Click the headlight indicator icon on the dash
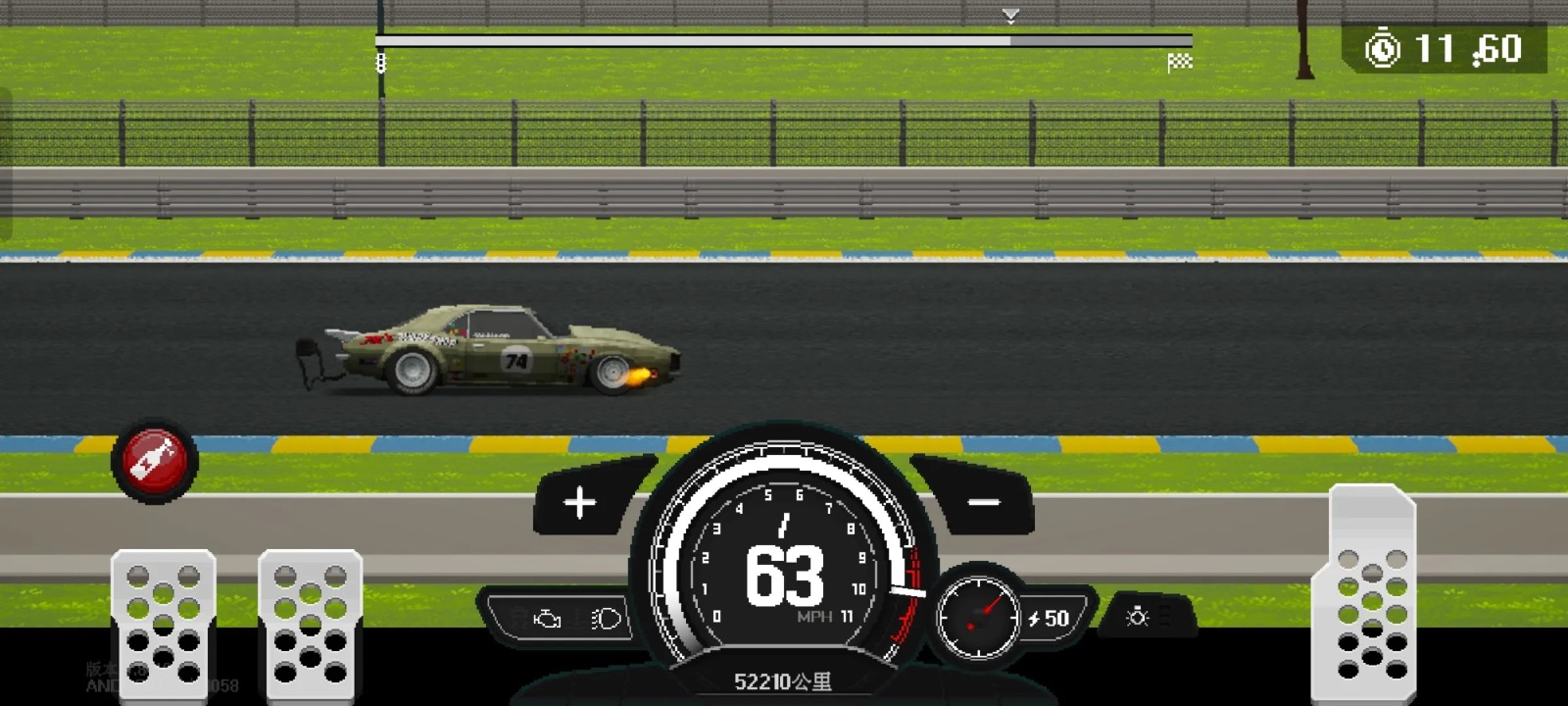The image size is (1568, 706). click(604, 619)
